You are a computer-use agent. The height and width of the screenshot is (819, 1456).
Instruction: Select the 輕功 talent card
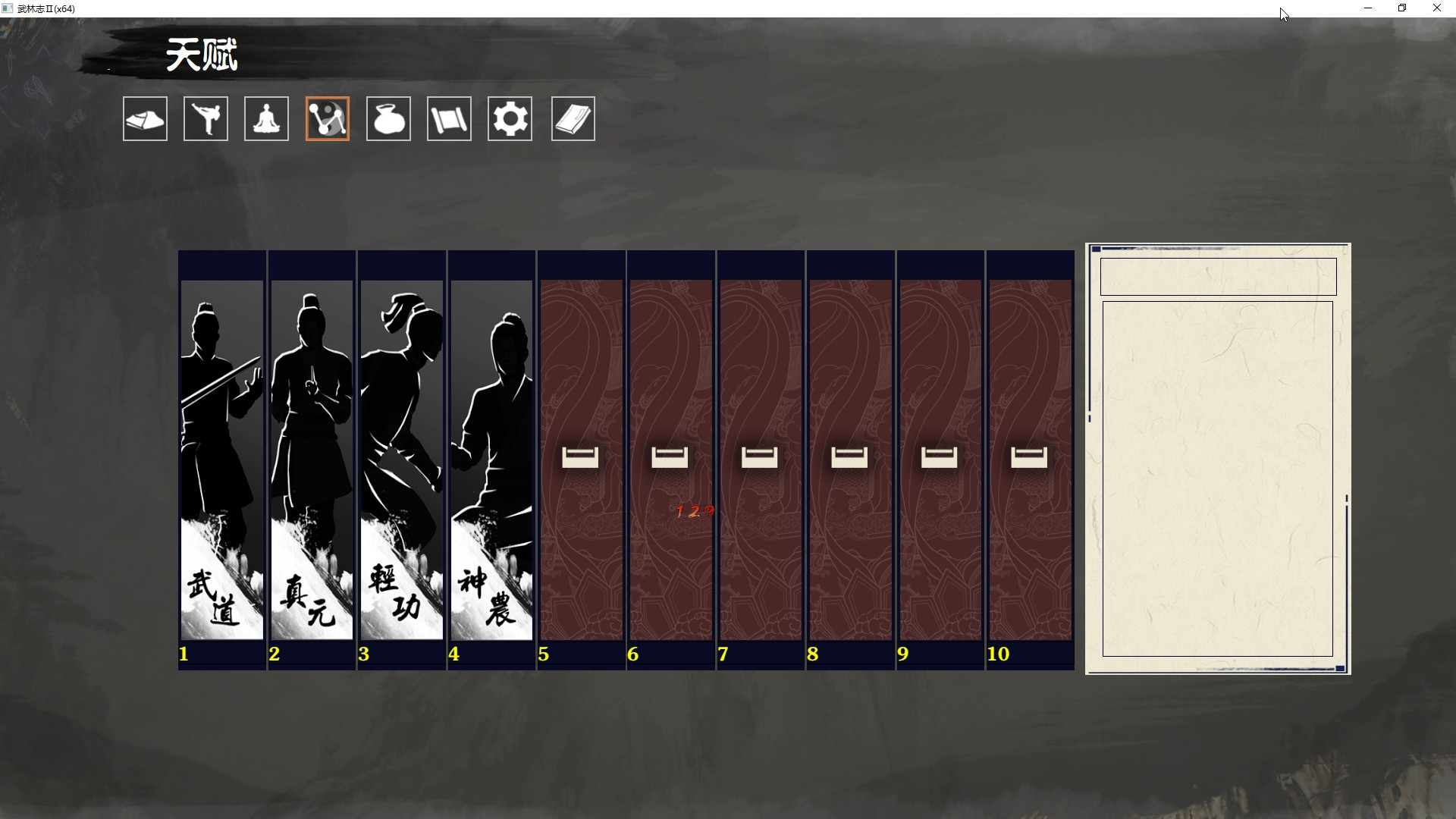(x=401, y=455)
